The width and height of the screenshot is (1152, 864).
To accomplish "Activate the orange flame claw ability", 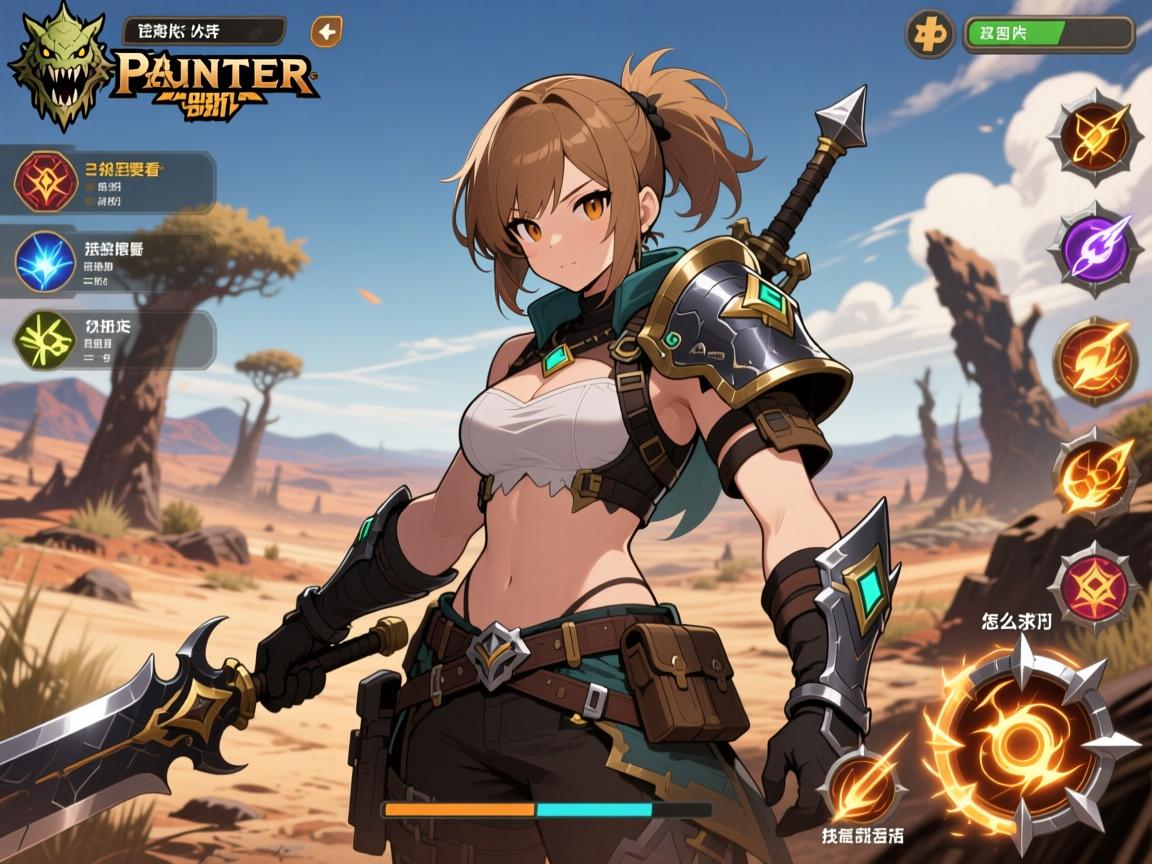I will point(1095,473).
